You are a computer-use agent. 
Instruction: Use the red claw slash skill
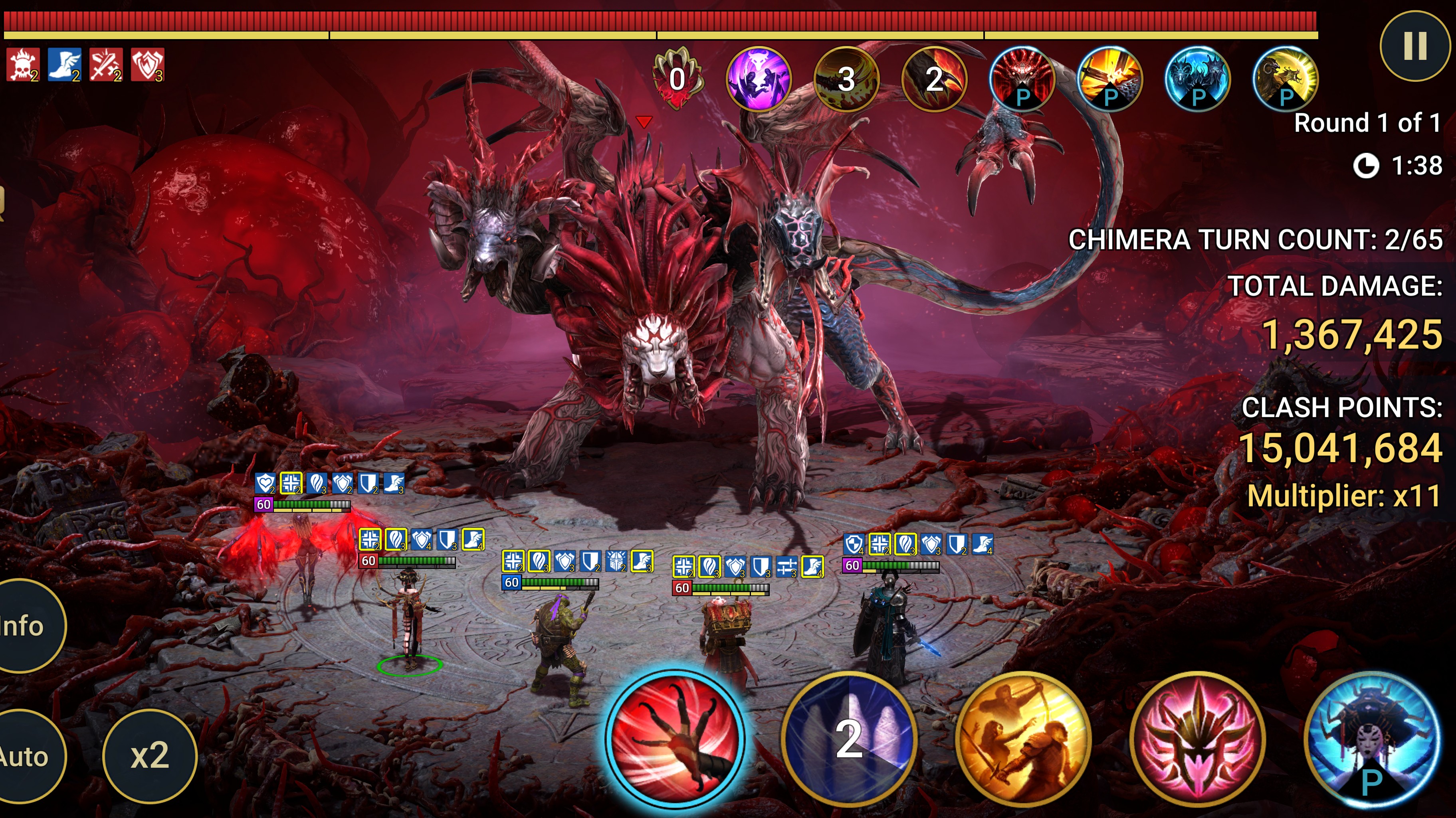click(x=676, y=737)
